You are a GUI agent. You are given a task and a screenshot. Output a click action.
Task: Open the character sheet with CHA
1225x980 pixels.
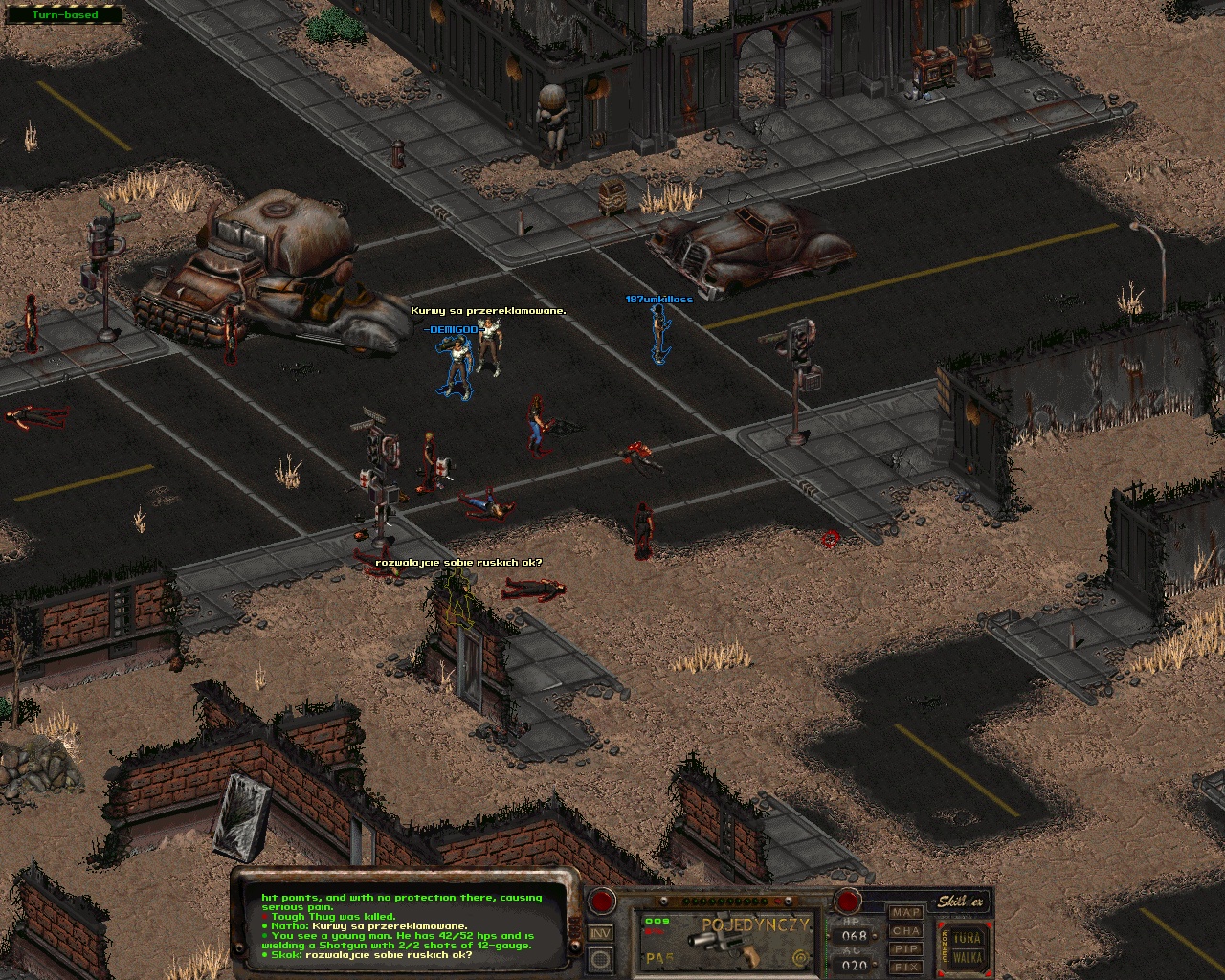[x=905, y=931]
